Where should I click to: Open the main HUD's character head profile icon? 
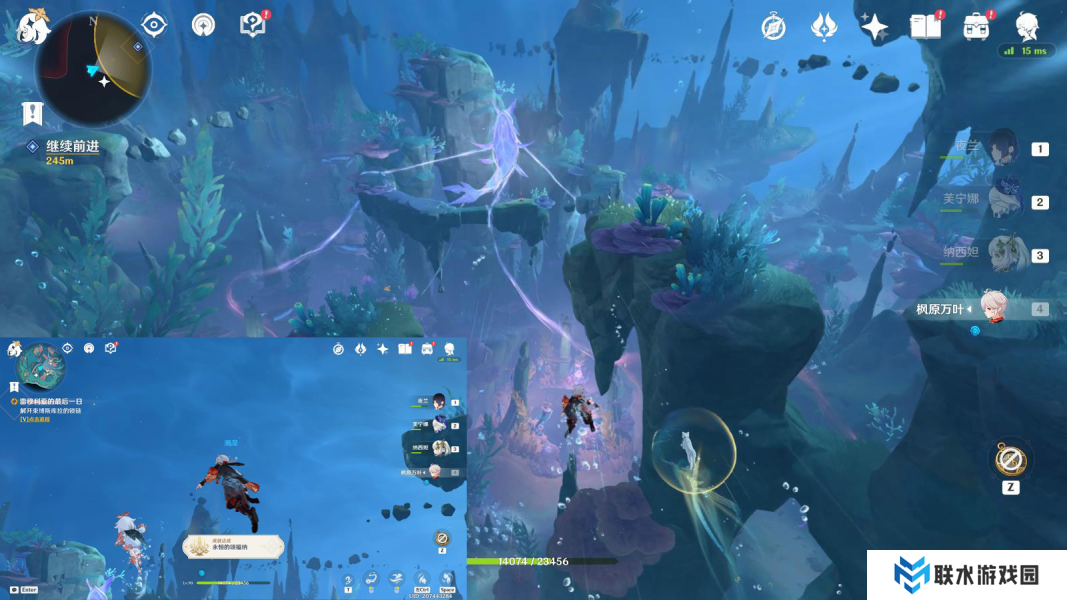pyautogui.click(x=1027, y=26)
